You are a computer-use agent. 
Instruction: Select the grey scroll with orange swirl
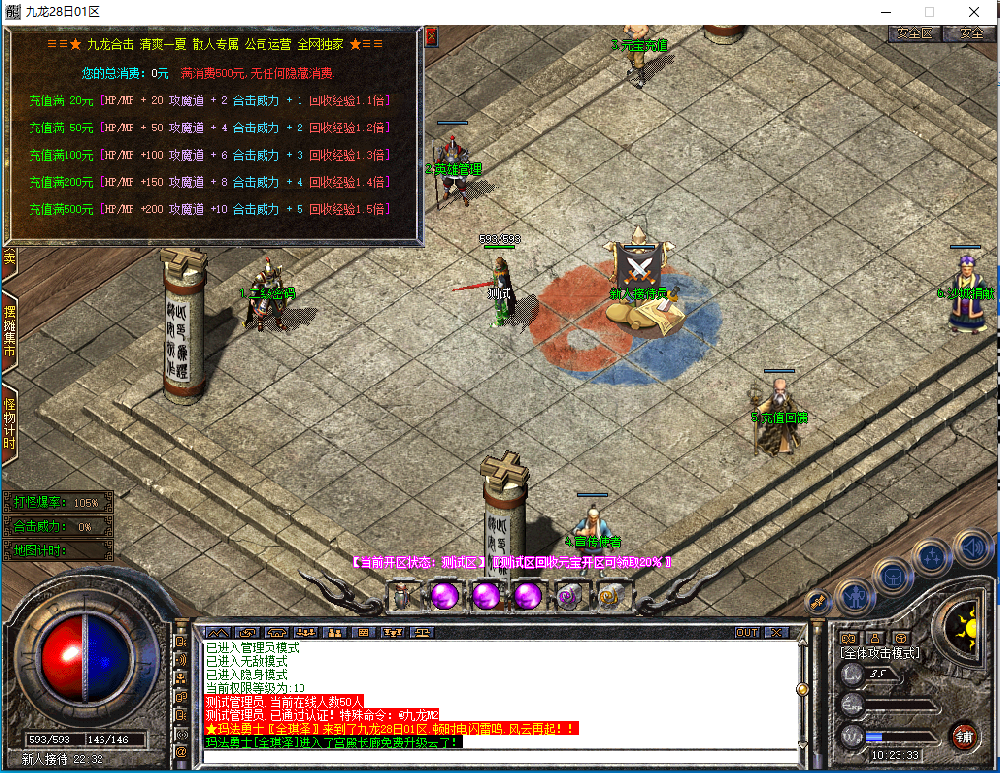pos(611,596)
